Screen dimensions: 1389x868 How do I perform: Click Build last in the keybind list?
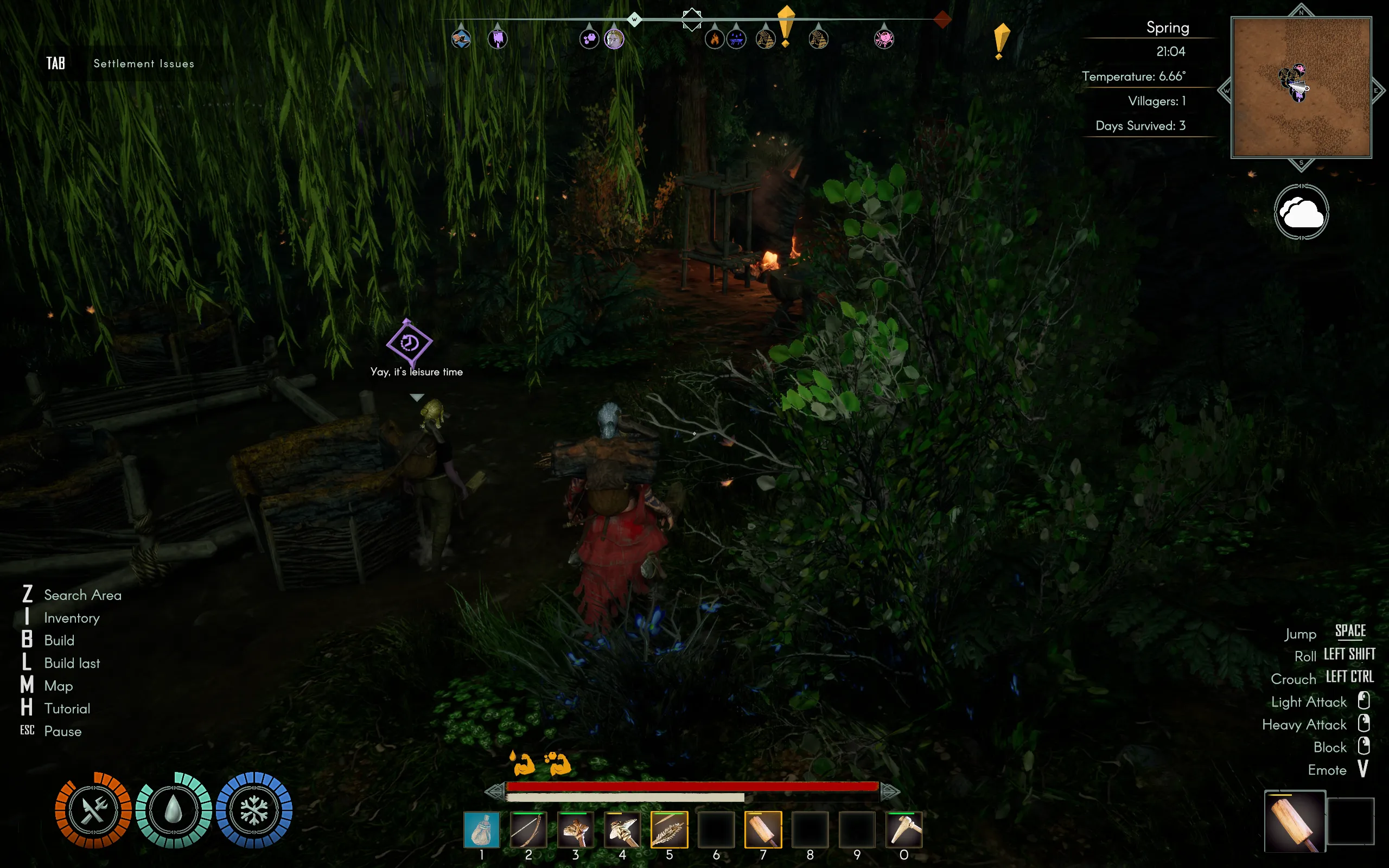71,663
